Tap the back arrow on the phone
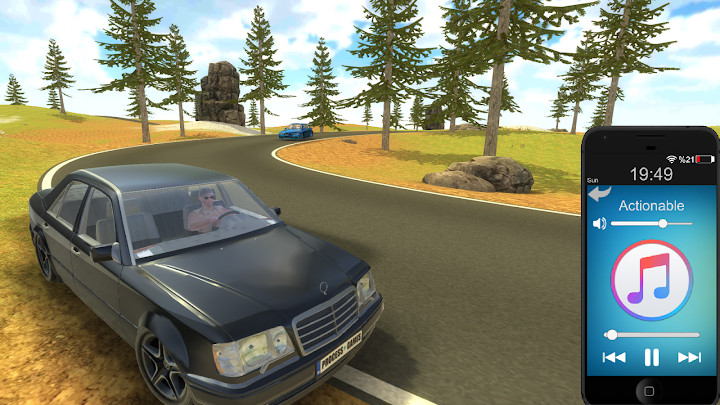The height and width of the screenshot is (405, 720). (600, 194)
